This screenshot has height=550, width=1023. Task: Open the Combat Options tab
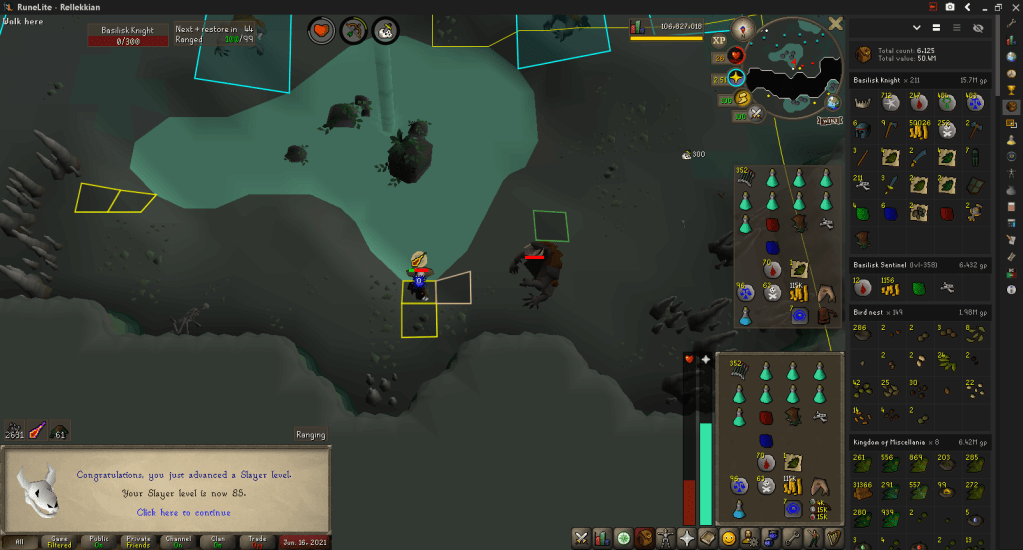point(580,538)
